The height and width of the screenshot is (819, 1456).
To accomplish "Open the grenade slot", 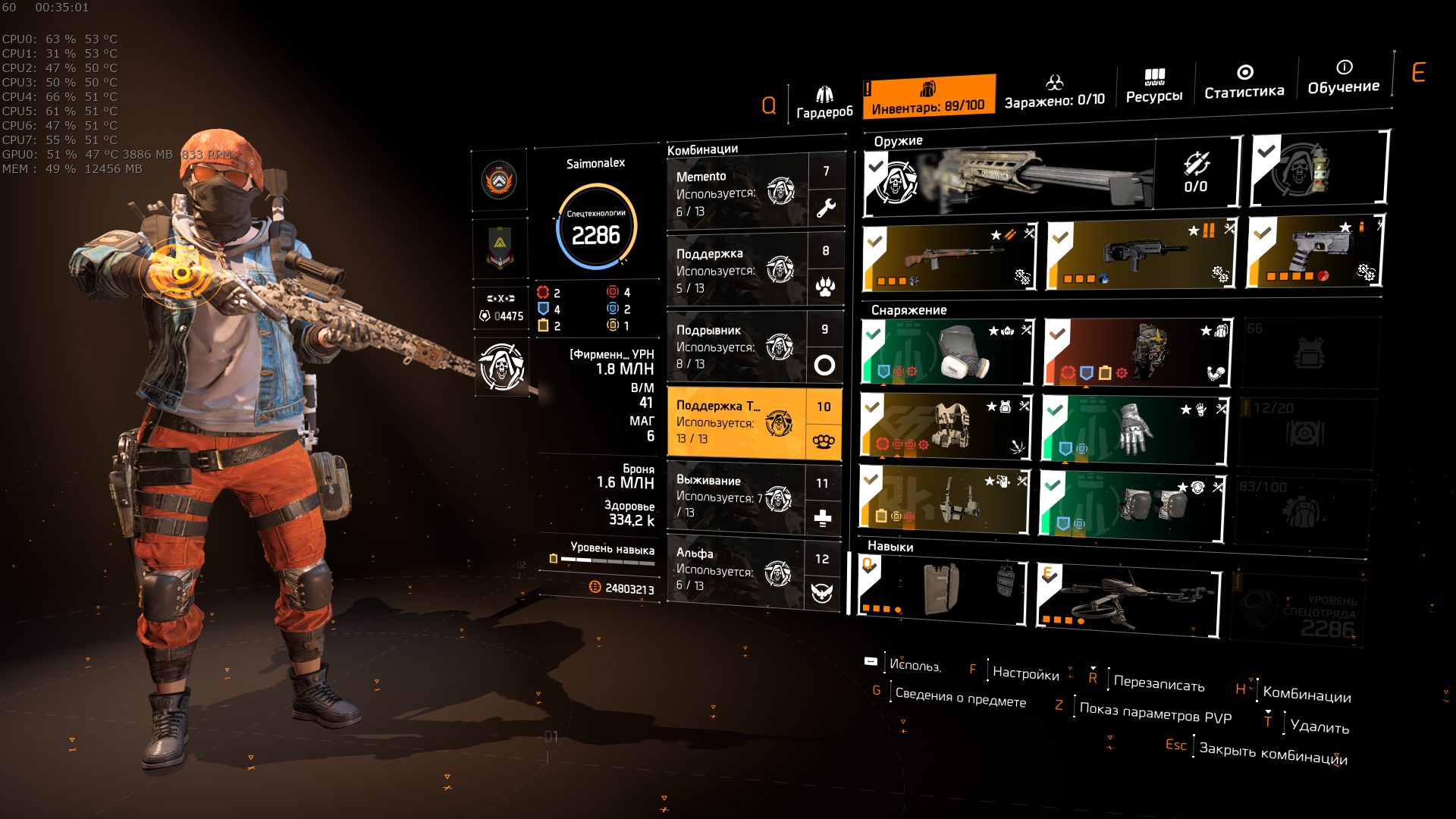I will [1318, 169].
